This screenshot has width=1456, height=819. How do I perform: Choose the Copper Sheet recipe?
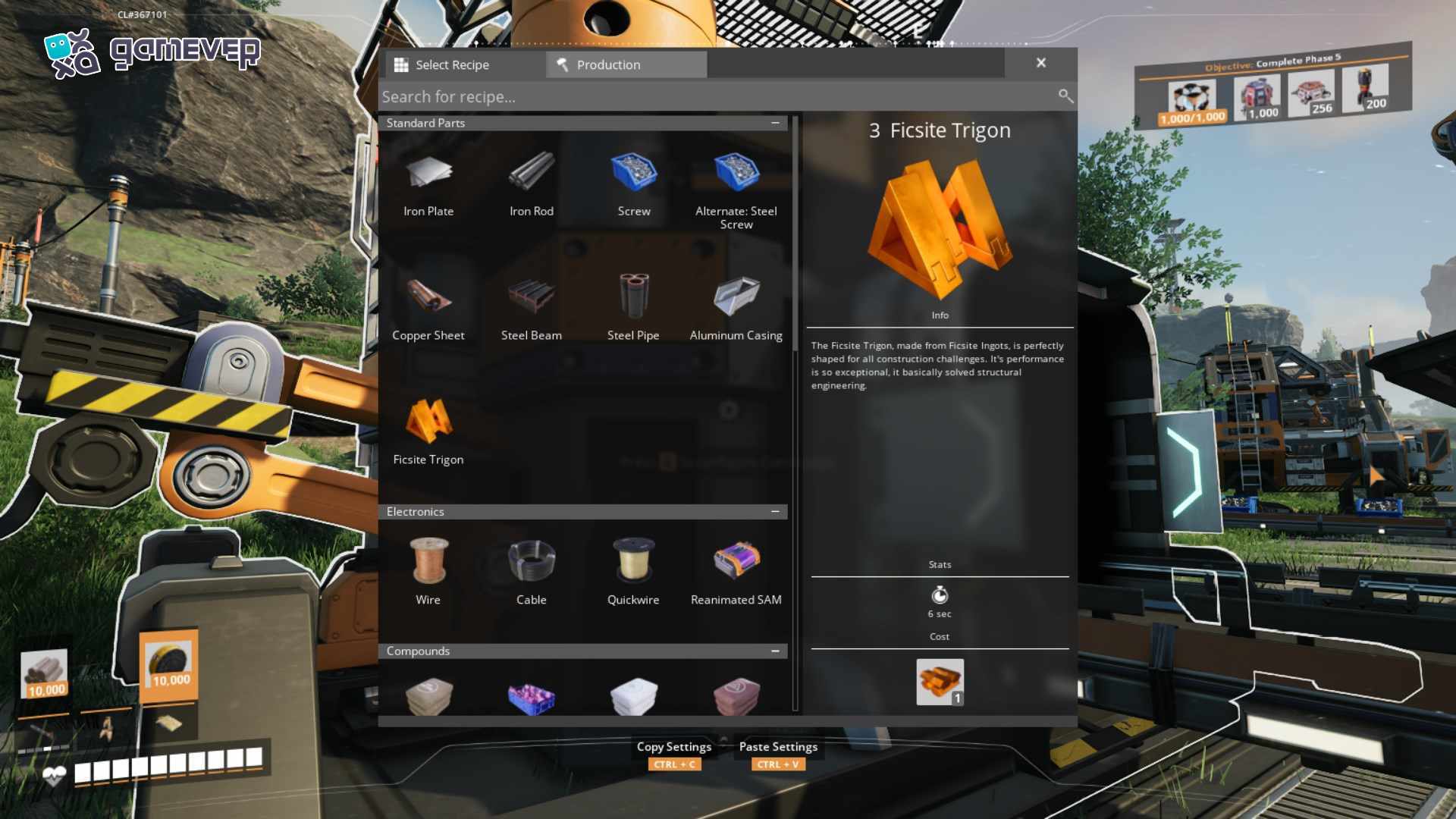click(x=428, y=306)
